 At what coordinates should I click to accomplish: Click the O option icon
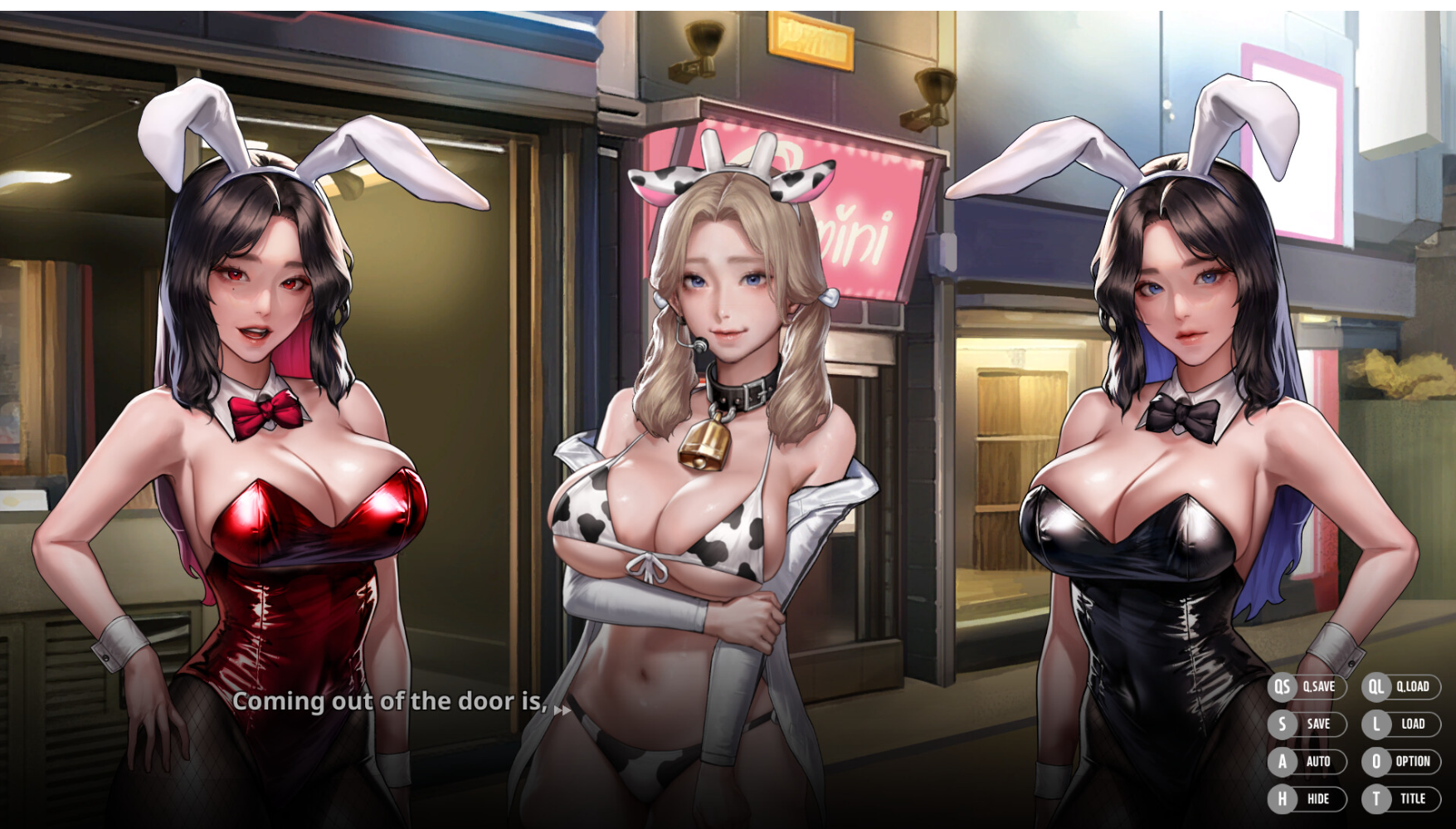click(x=1376, y=762)
